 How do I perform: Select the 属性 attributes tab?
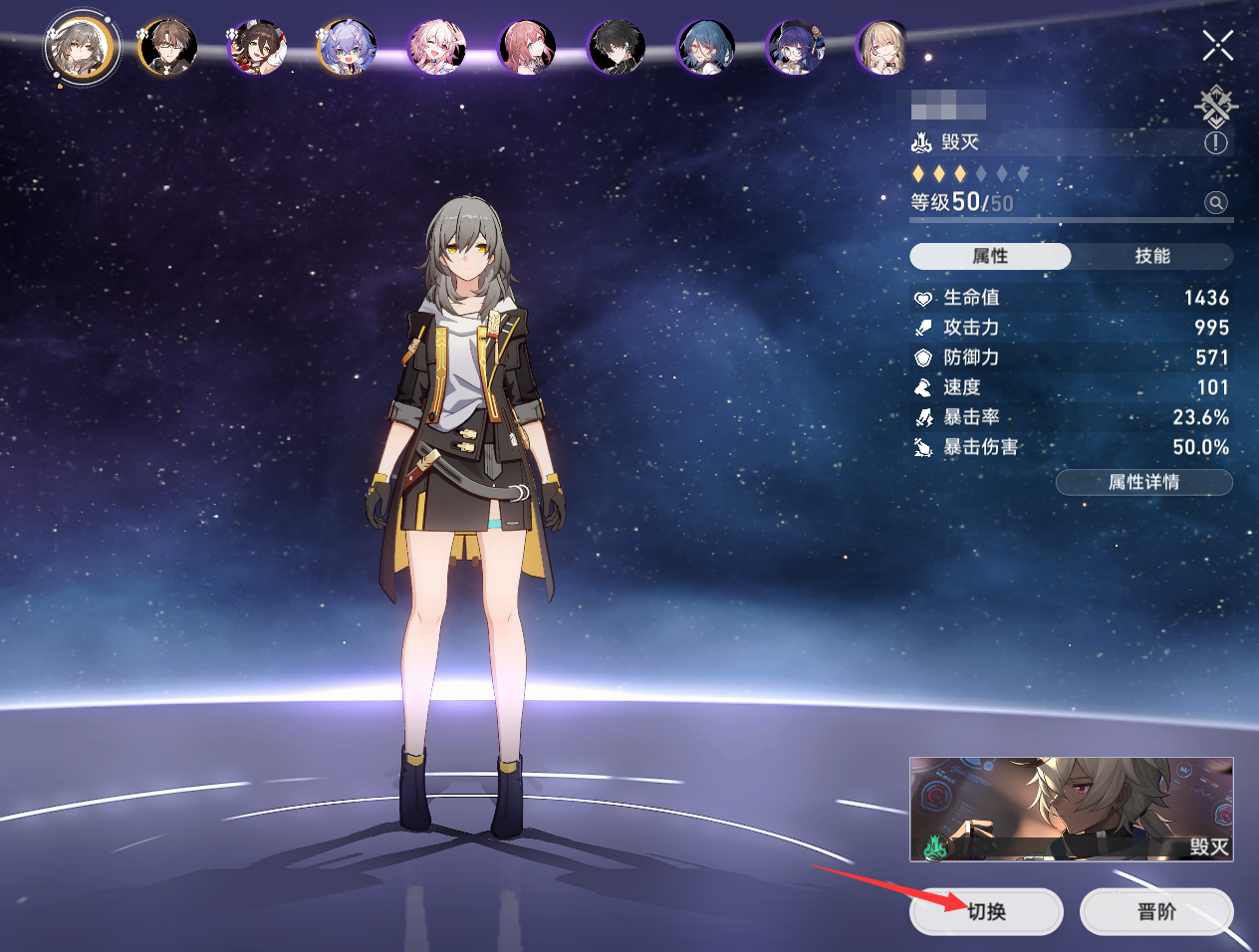990,256
